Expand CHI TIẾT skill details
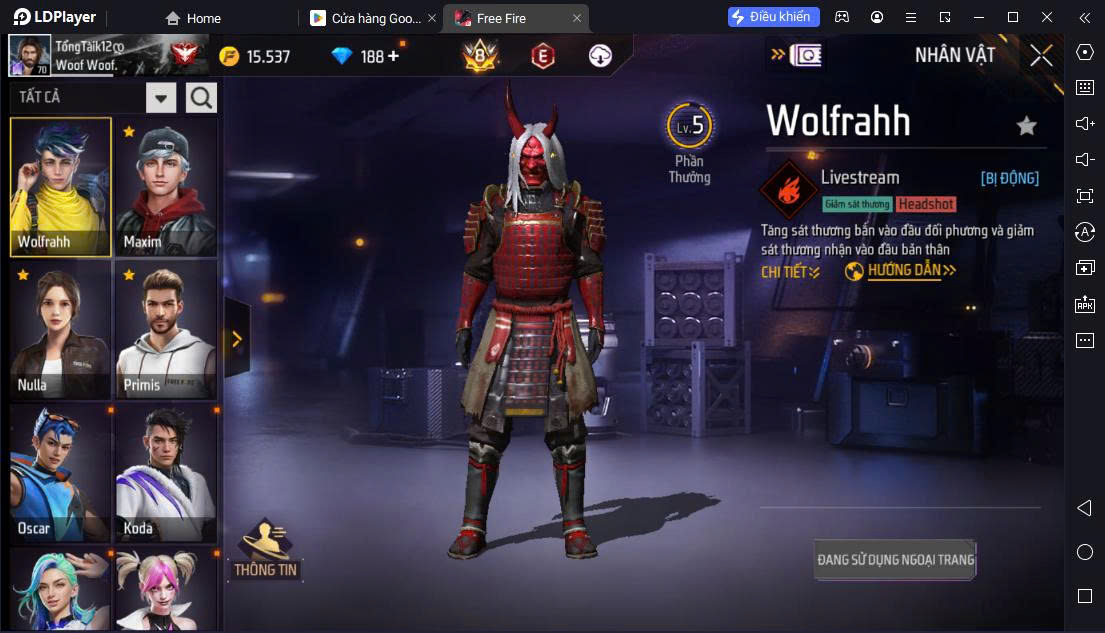This screenshot has width=1105, height=633. click(790, 272)
